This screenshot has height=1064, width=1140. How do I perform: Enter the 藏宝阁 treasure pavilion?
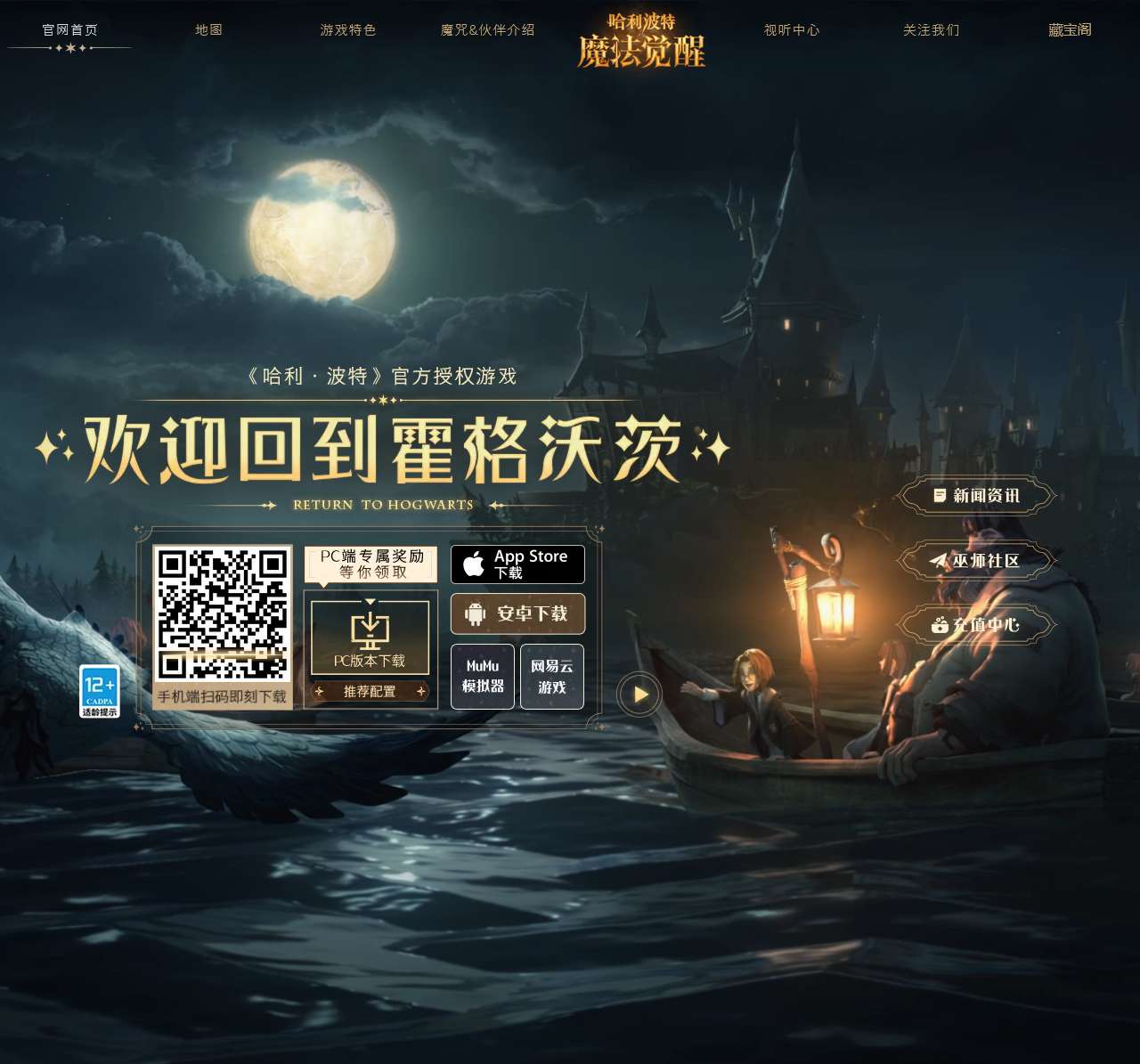[1071, 29]
